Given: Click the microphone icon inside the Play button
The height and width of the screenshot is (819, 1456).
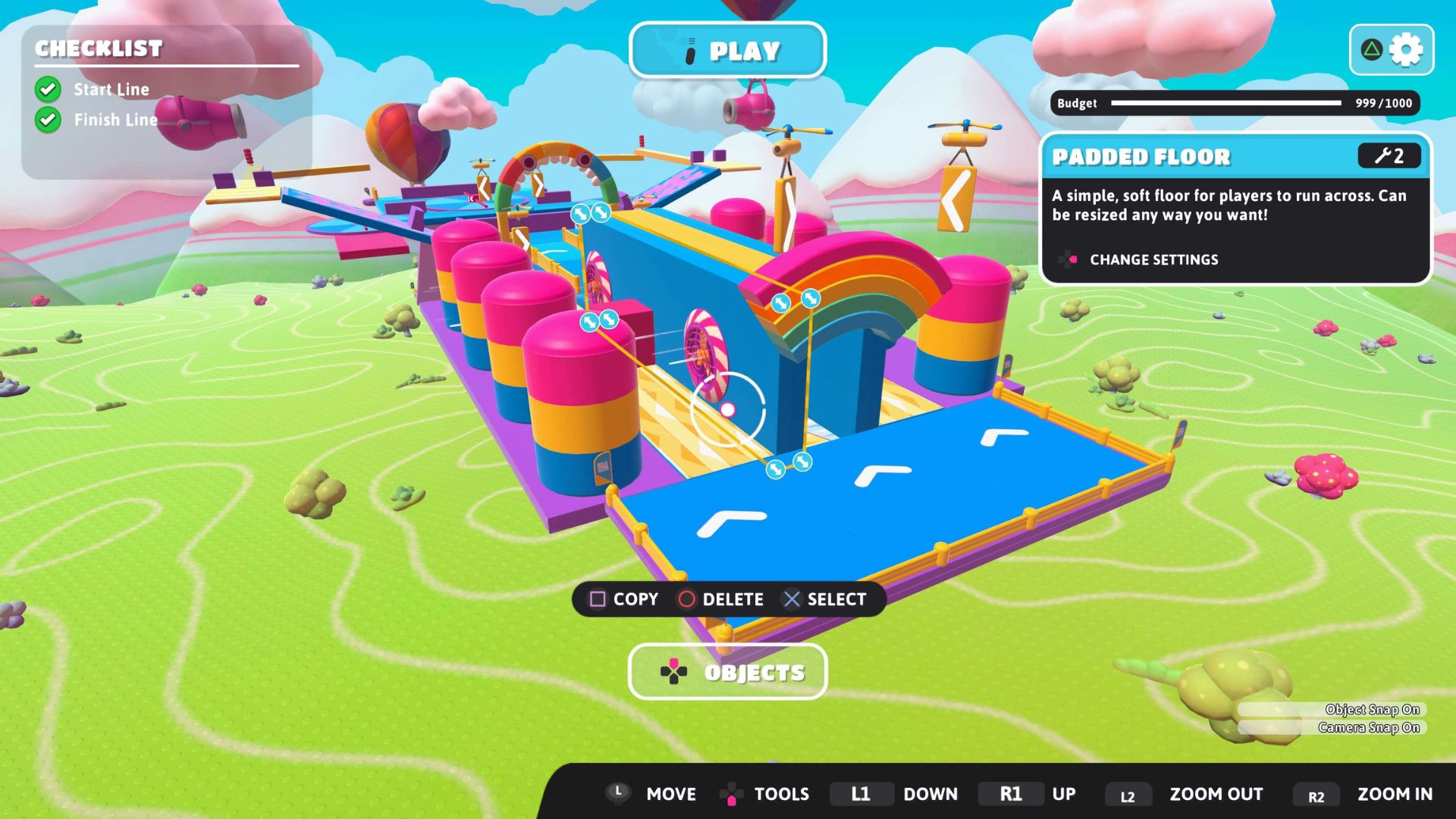Looking at the screenshot, I should click(690, 50).
